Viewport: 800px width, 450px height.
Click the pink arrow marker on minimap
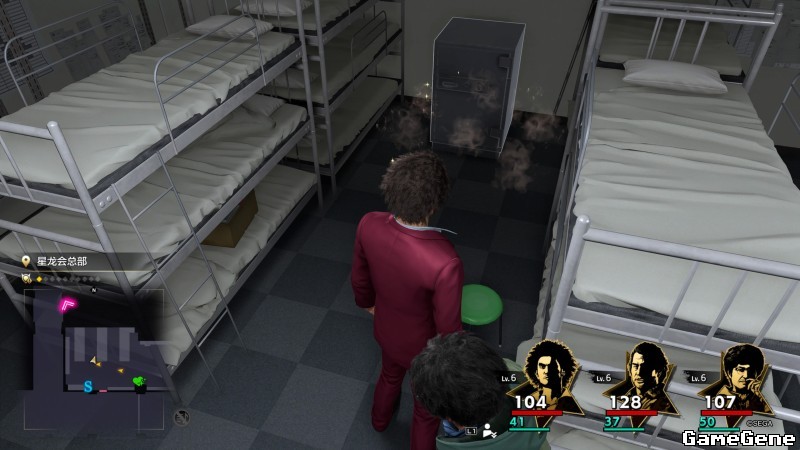[x=69, y=303]
